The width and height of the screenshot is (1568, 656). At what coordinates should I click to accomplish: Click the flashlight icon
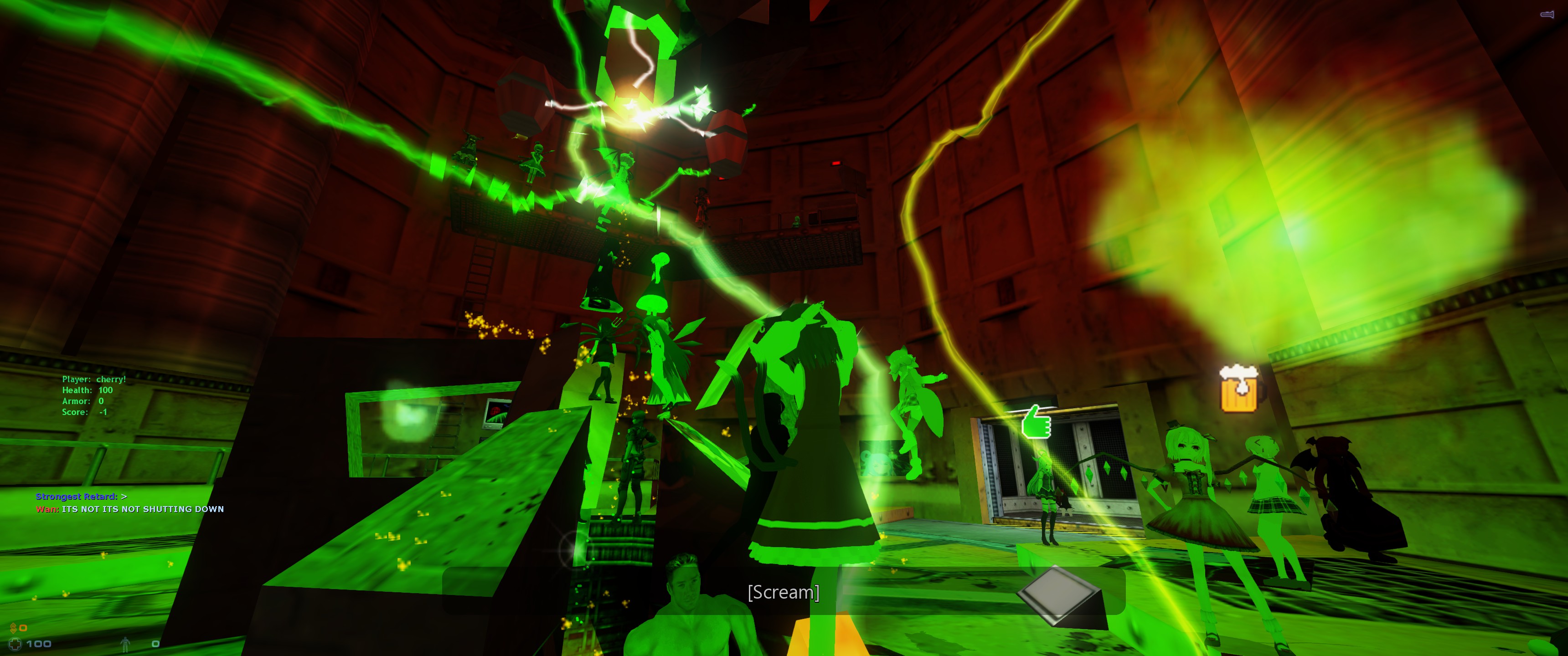[x=1547, y=14]
